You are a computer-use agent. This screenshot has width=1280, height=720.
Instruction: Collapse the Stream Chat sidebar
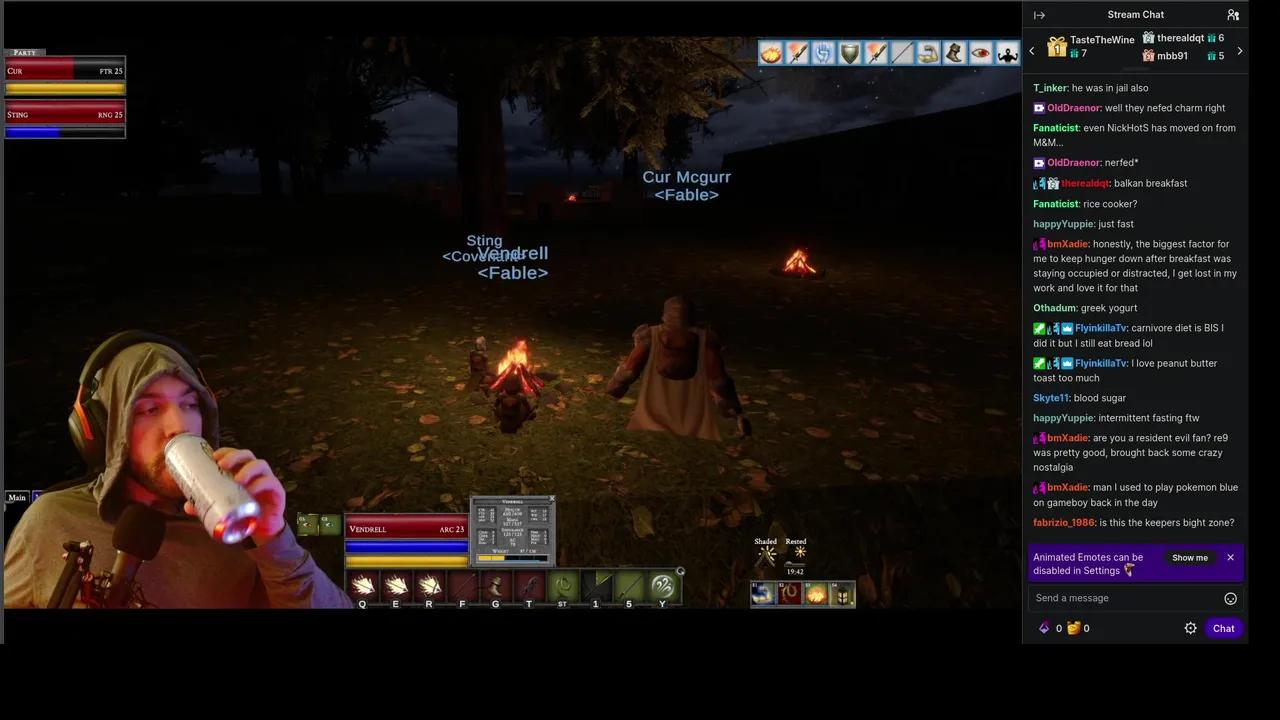[x=1039, y=14]
